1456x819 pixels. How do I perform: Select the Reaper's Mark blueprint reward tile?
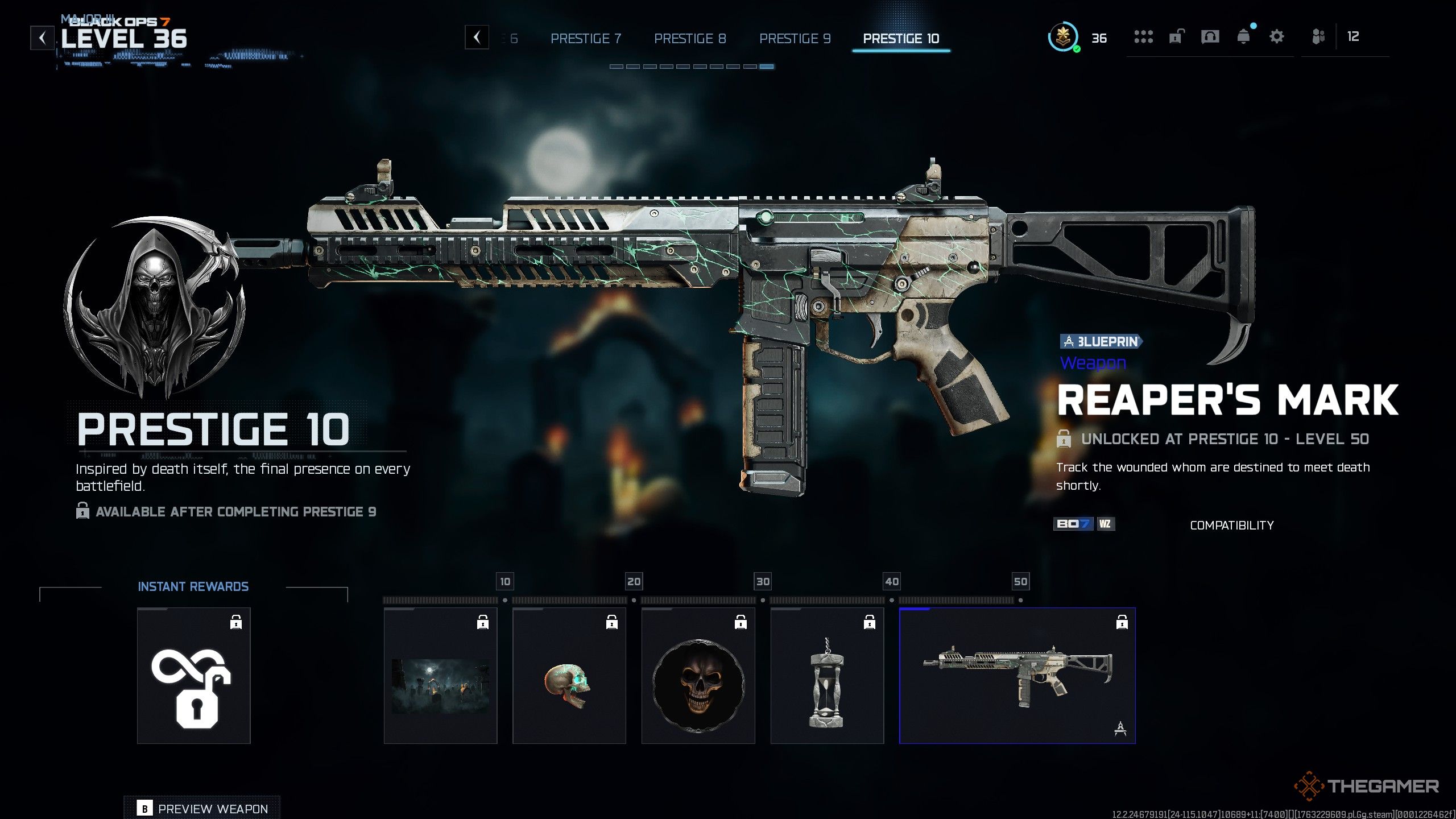coord(1017,676)
